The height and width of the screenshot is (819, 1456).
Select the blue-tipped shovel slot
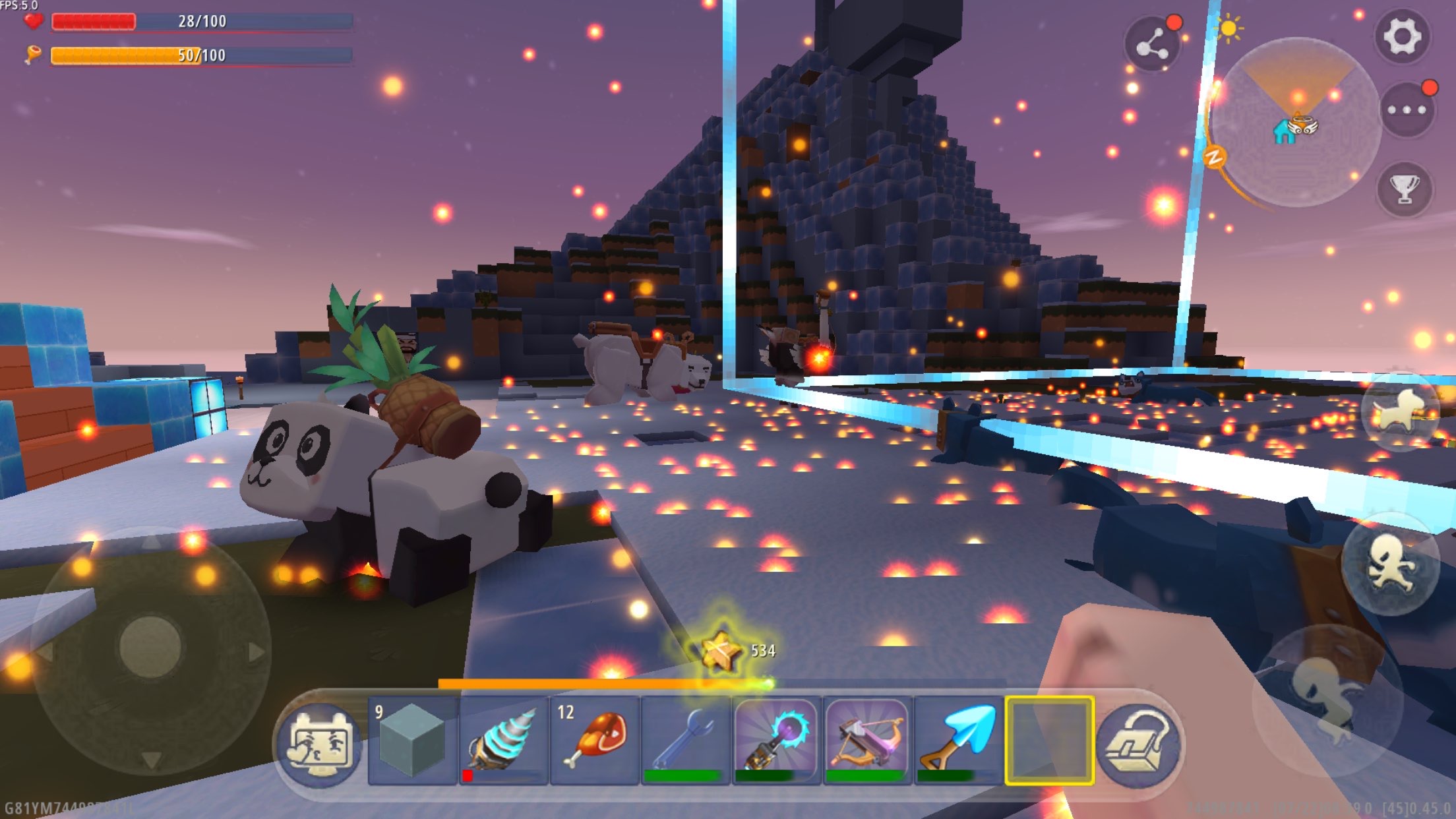click(x=958, y=740)
